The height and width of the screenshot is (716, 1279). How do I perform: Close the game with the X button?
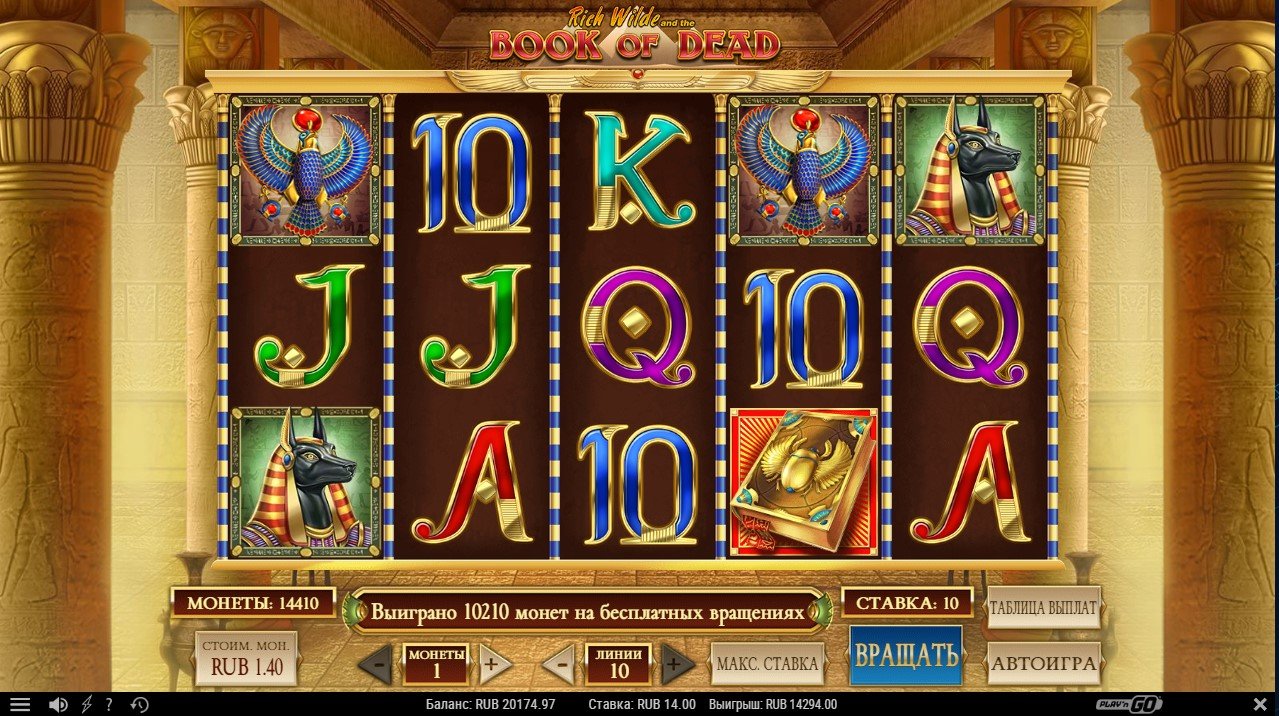point(1259,705)
